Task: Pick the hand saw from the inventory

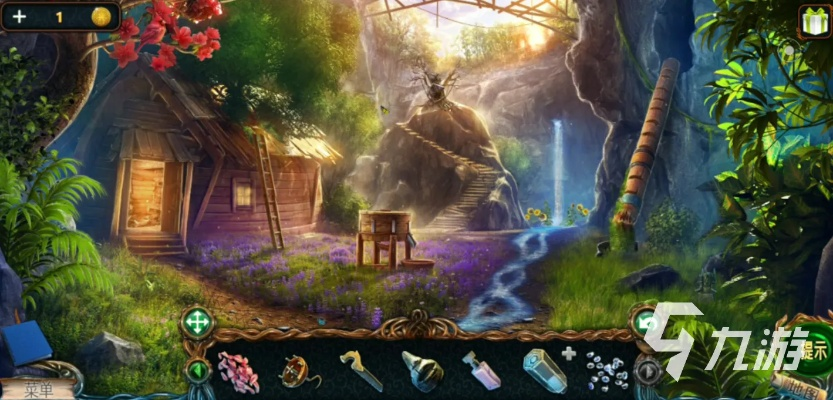Action: pos(359,371)
